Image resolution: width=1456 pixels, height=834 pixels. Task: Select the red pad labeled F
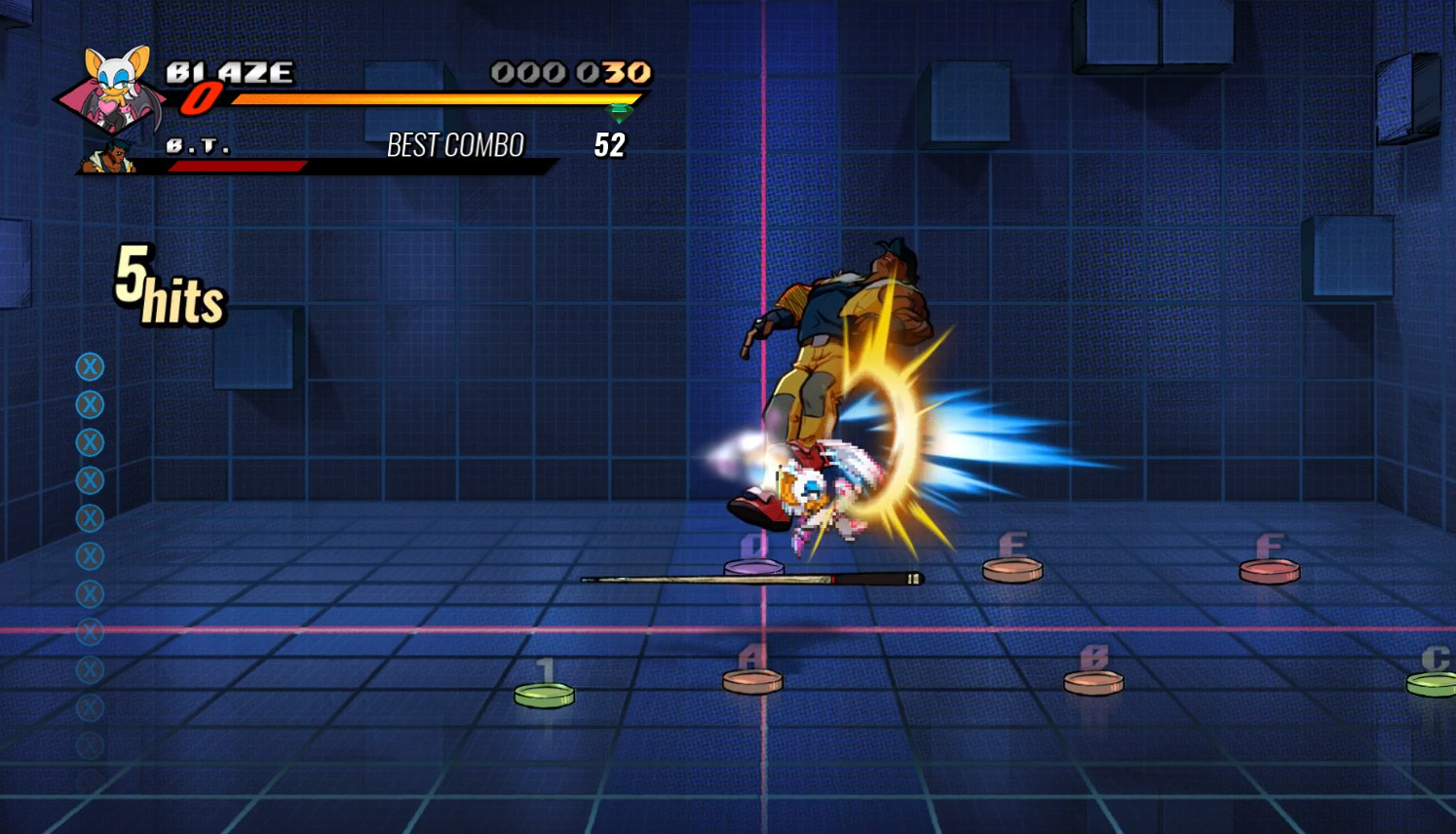1269,571
